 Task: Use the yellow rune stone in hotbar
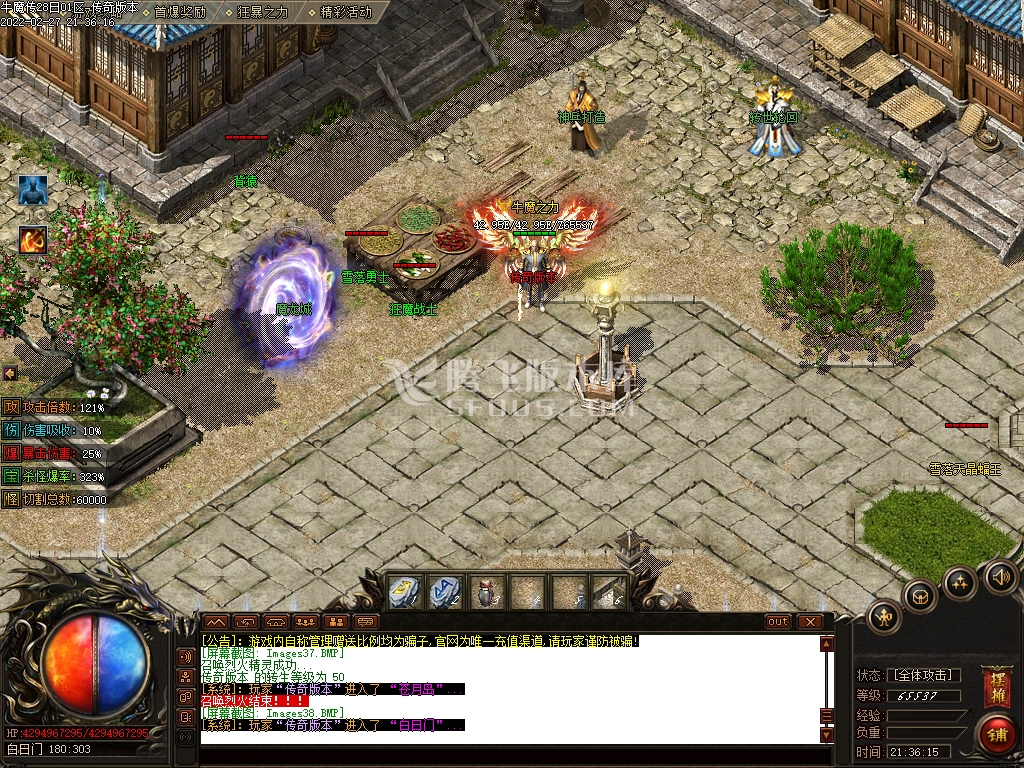point(404,592)
